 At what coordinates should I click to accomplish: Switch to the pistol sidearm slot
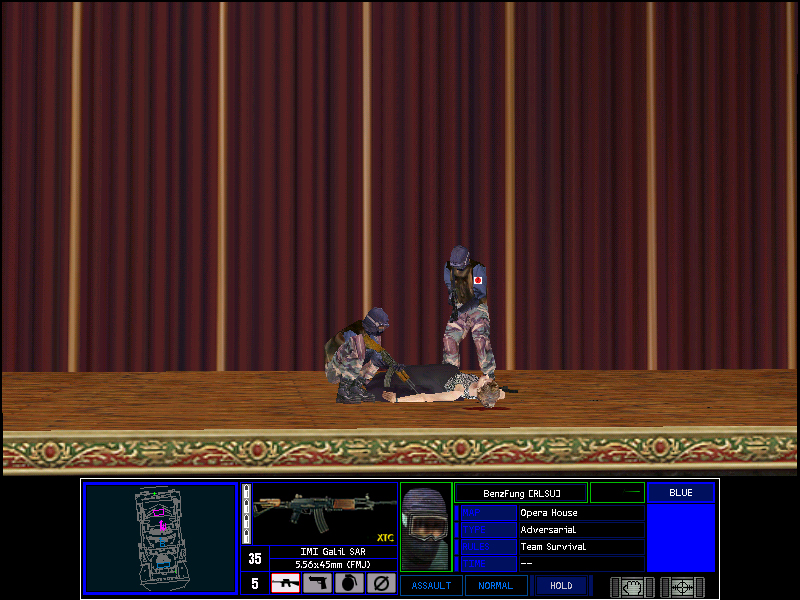[x=318, y=583]
